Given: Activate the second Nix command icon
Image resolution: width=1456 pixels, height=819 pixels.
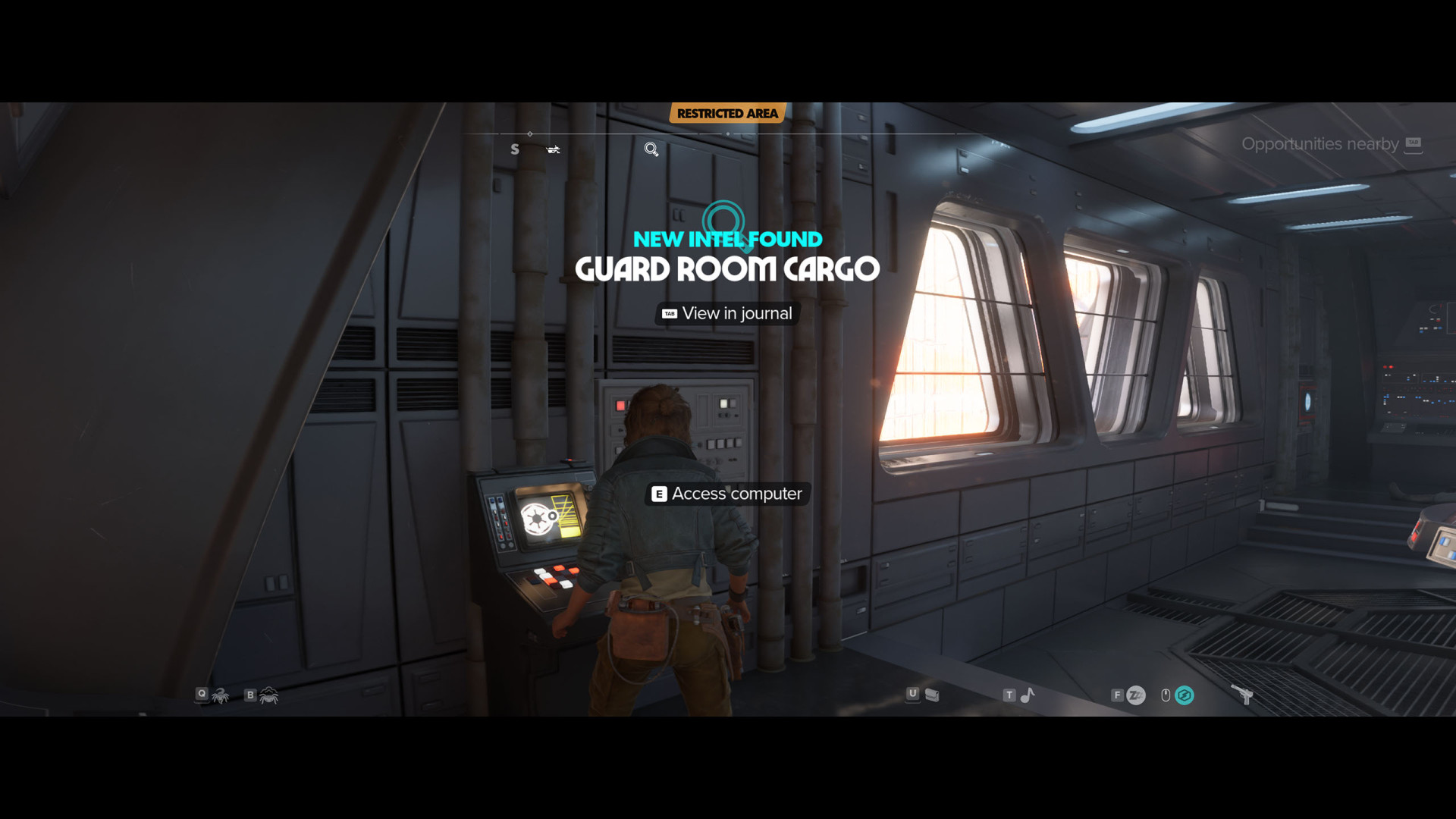Looking at the screenshot, I should 269,695.
